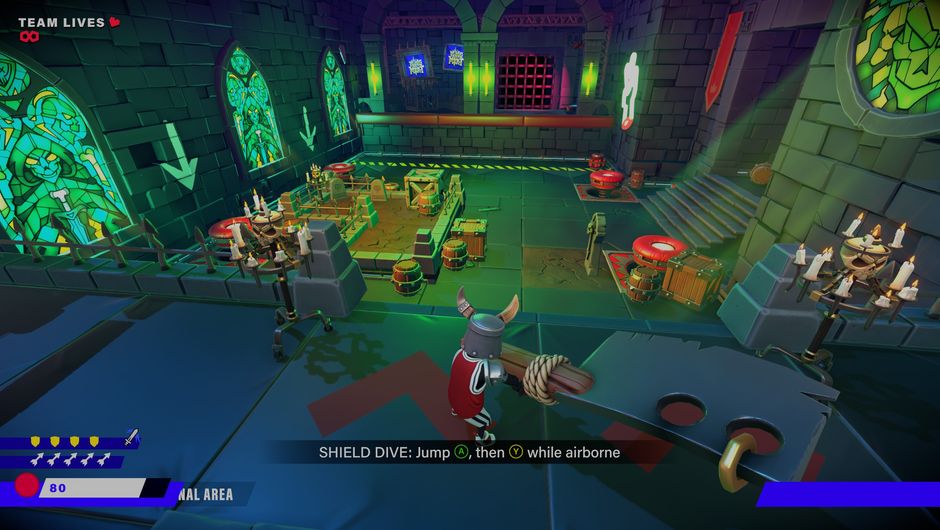940x530 pixels.
Task: Click the red player emblem circle
Action: coord(27,488)
